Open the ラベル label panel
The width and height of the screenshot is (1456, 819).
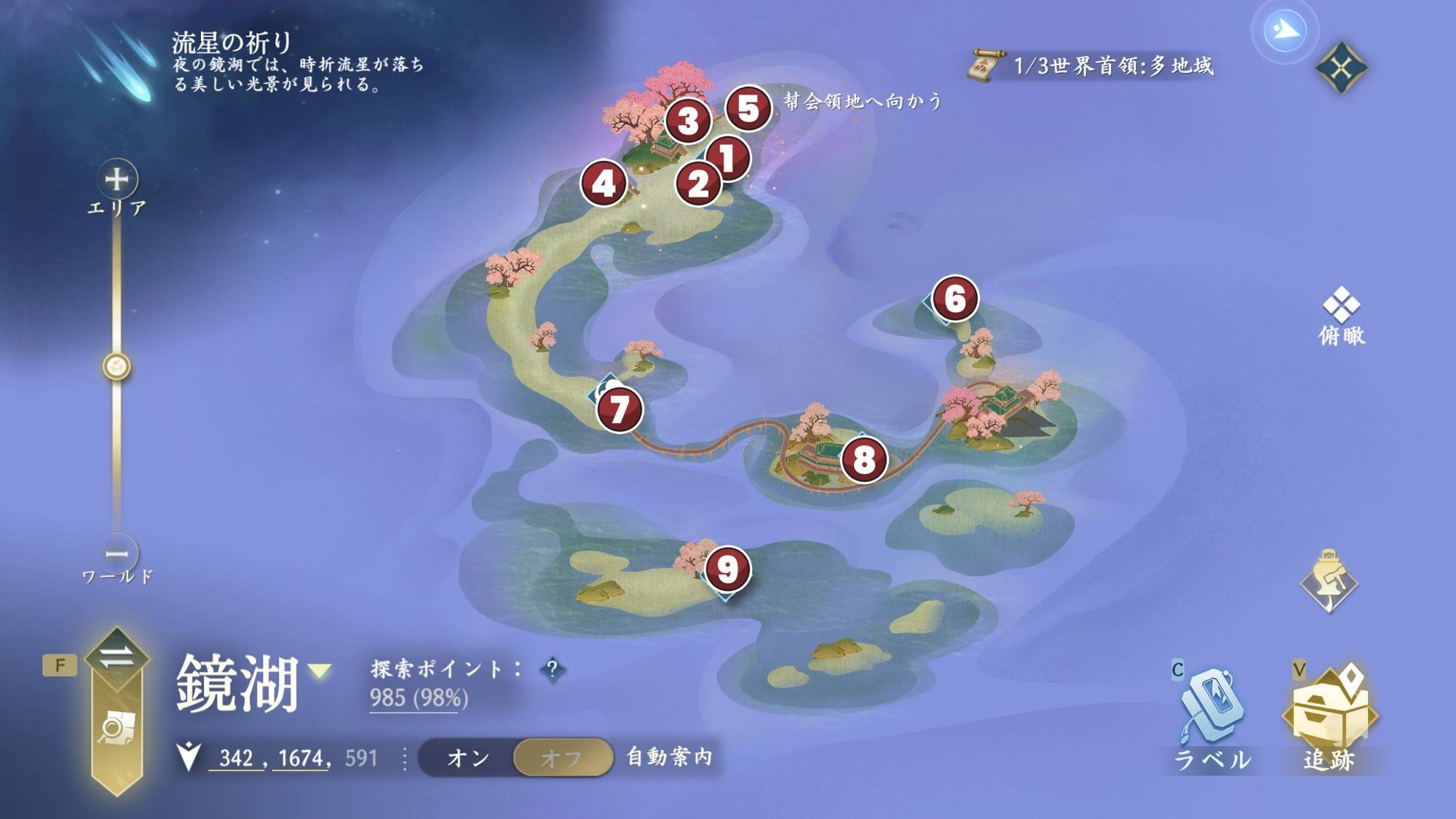coord(1211,717)
